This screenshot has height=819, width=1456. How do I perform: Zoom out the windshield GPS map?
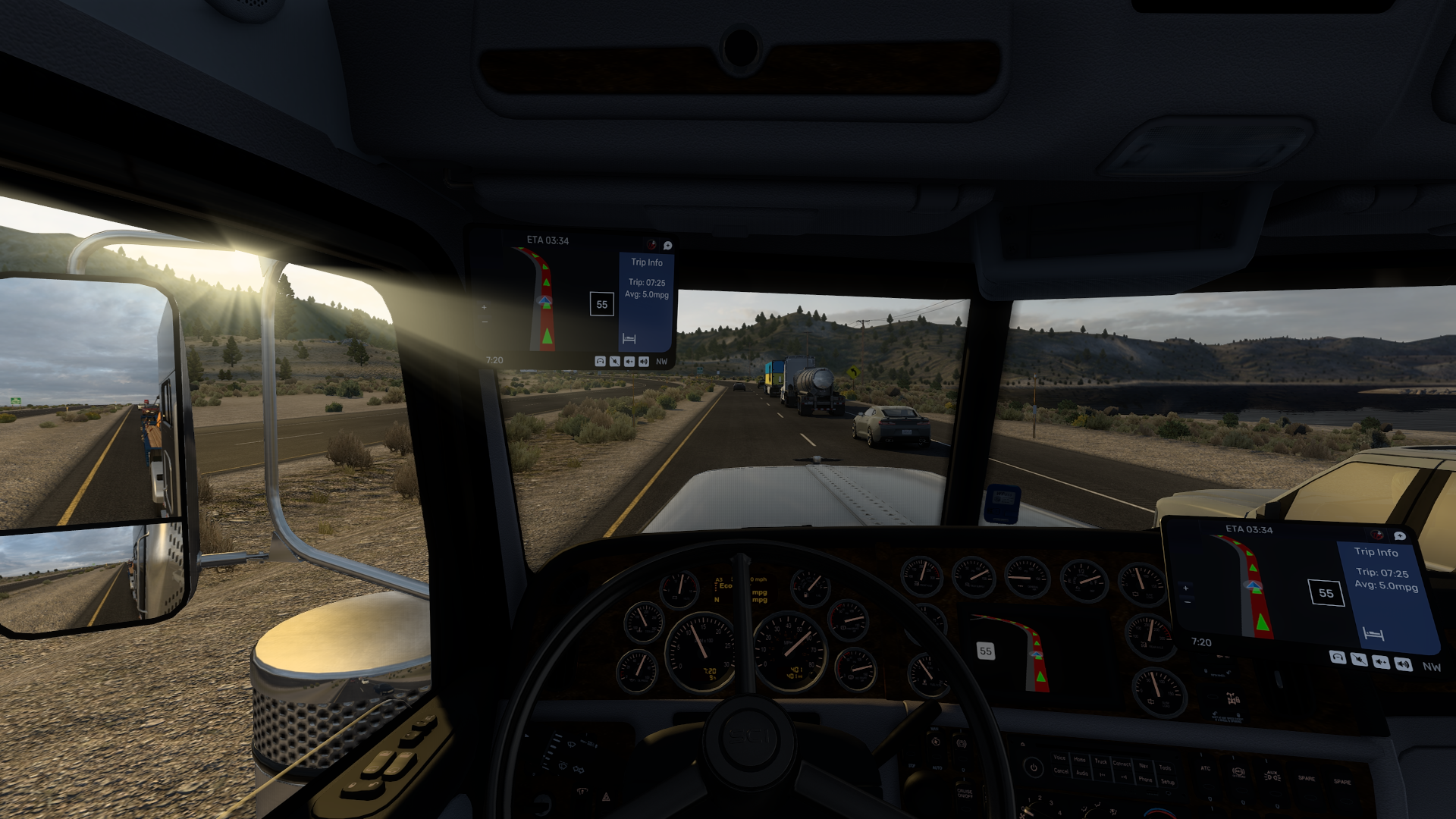(485, 322)
